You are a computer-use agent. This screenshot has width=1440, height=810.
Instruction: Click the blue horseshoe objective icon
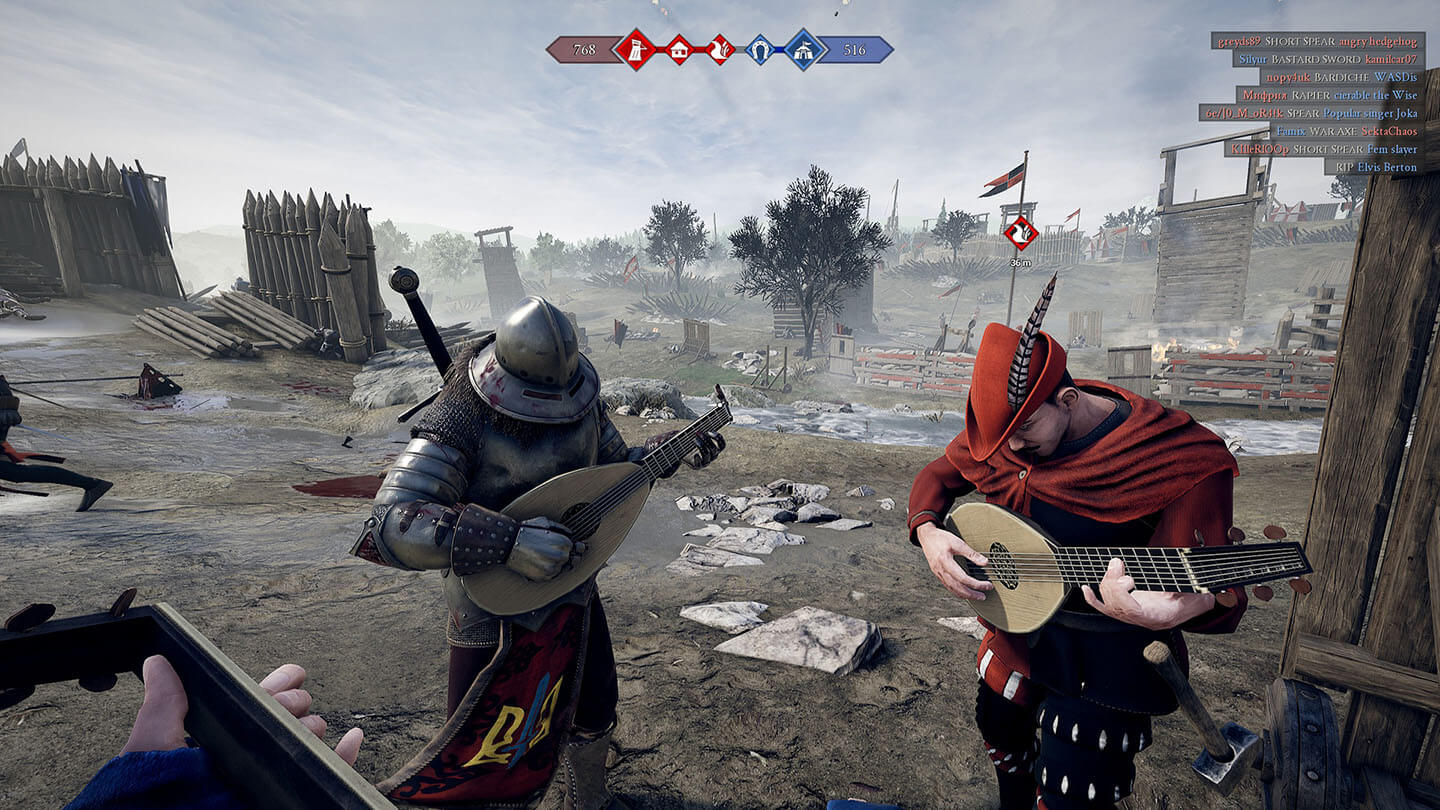(760, 49)
